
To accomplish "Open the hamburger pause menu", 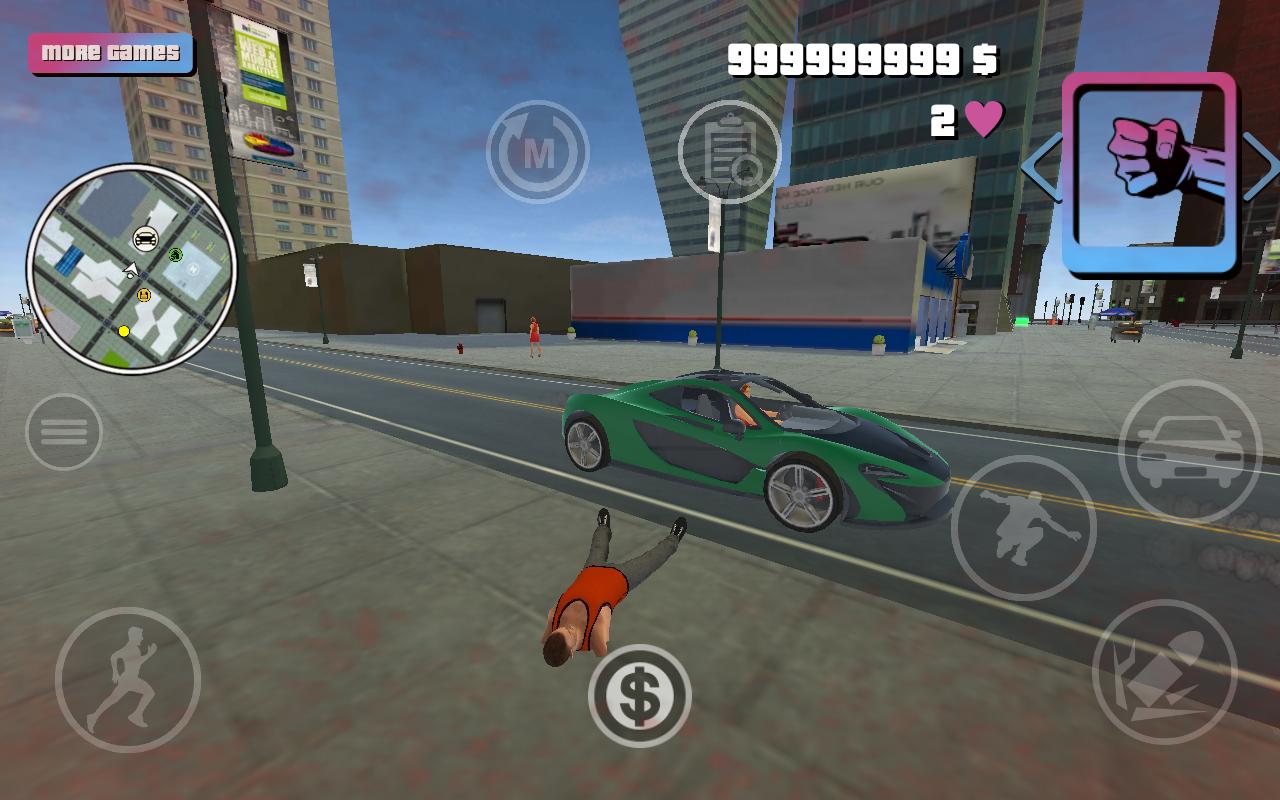I will coord(64,432).
